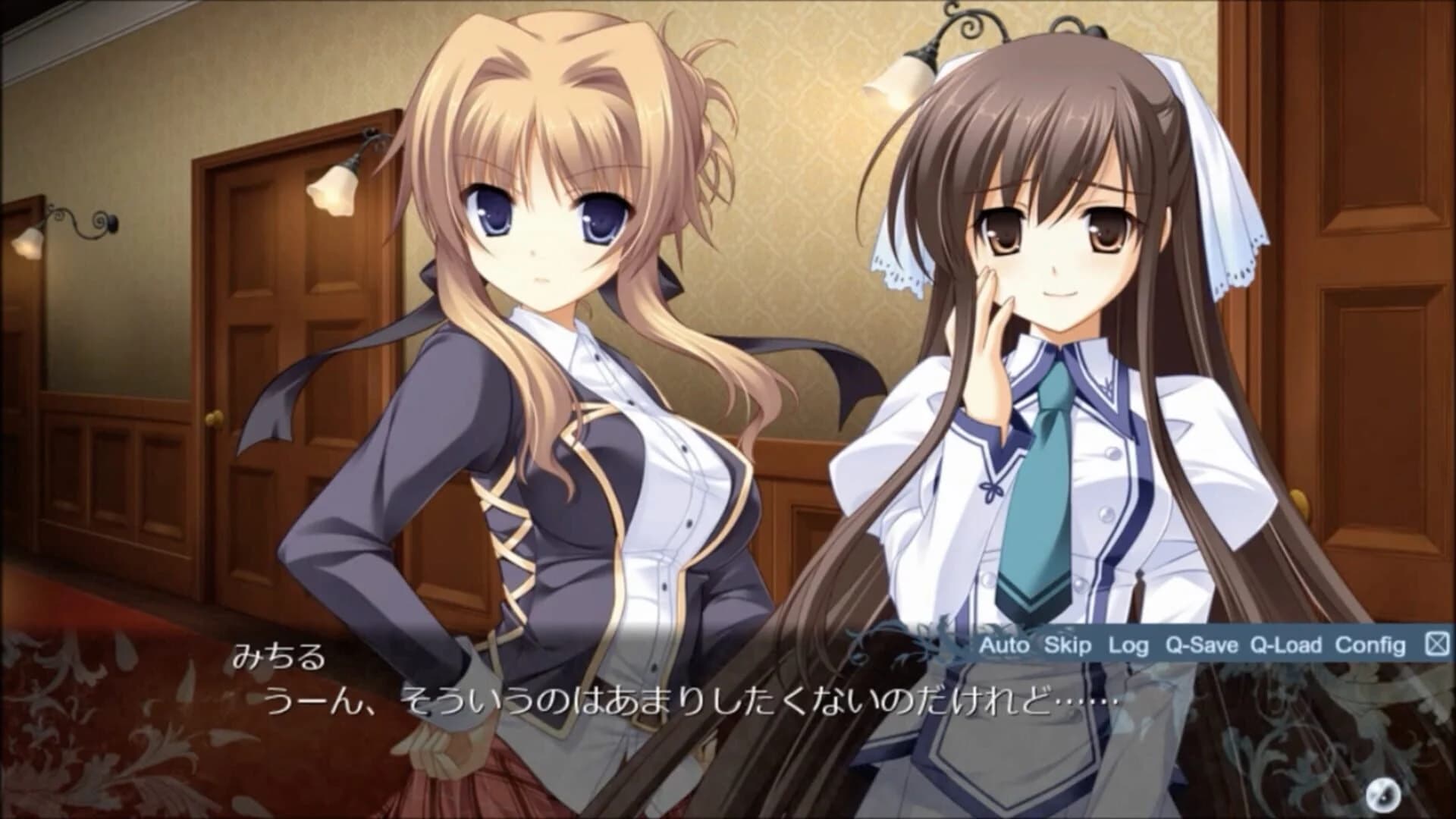The image size is (1456, 819).
Task: Open the quick save slot via Q-Save
Action: coord(1204,645)
